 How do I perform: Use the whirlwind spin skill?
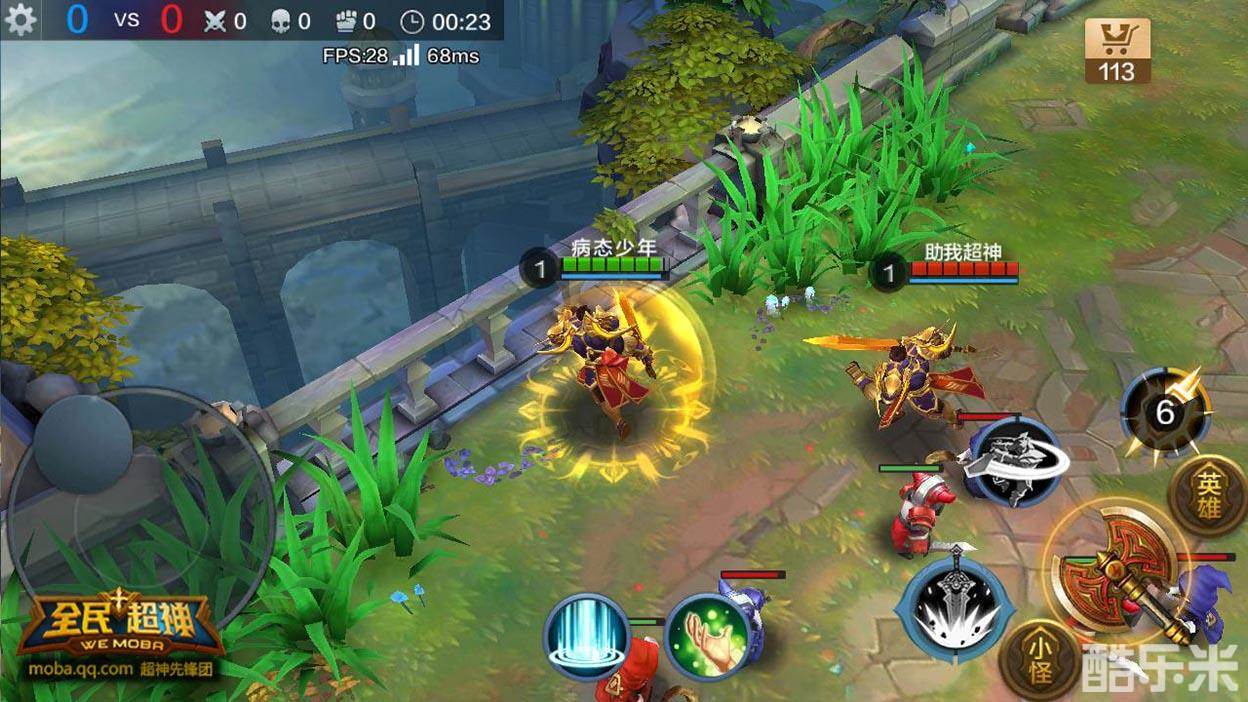pos(1016,460)
